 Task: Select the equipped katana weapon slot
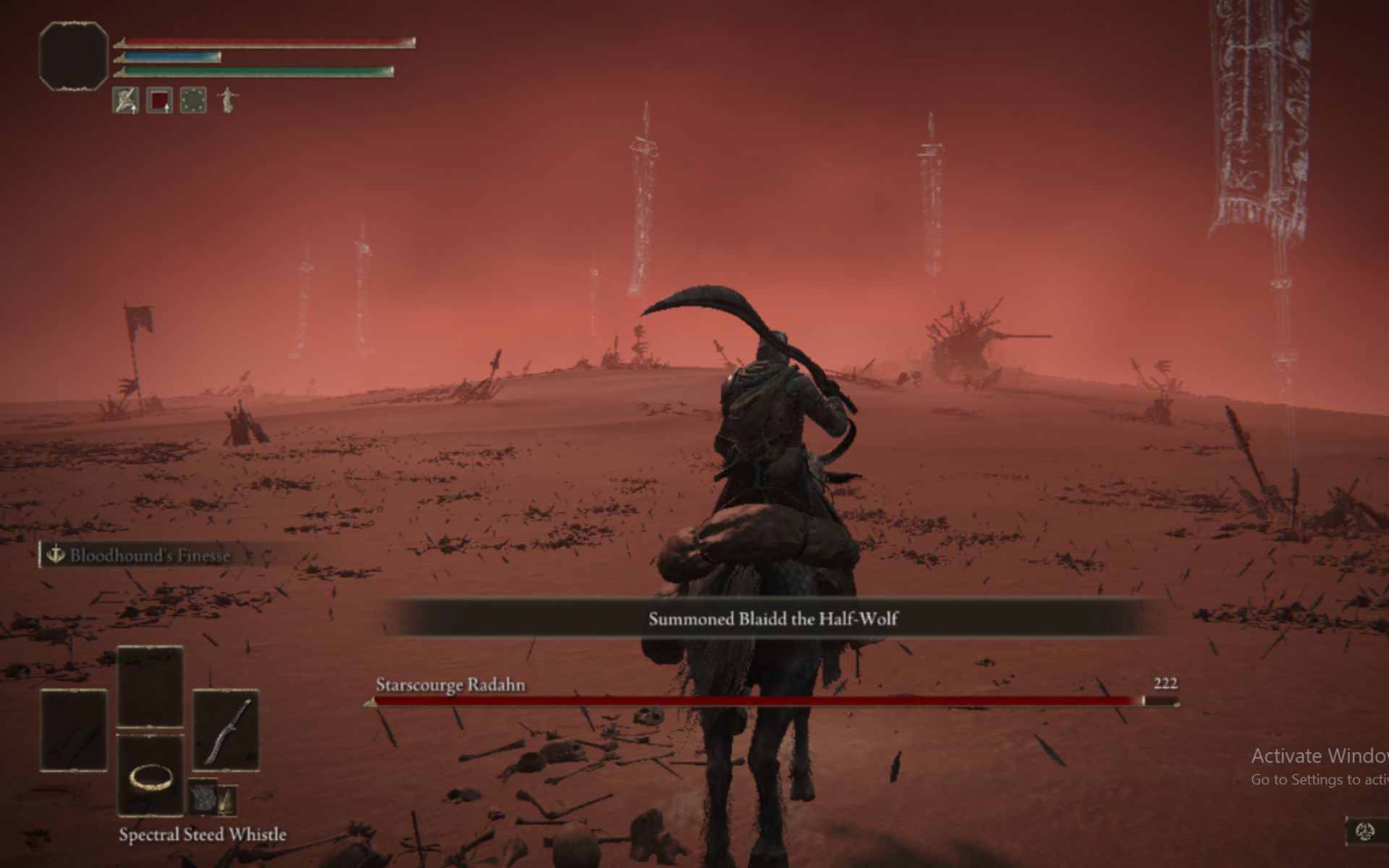click(x=226, y=731)
